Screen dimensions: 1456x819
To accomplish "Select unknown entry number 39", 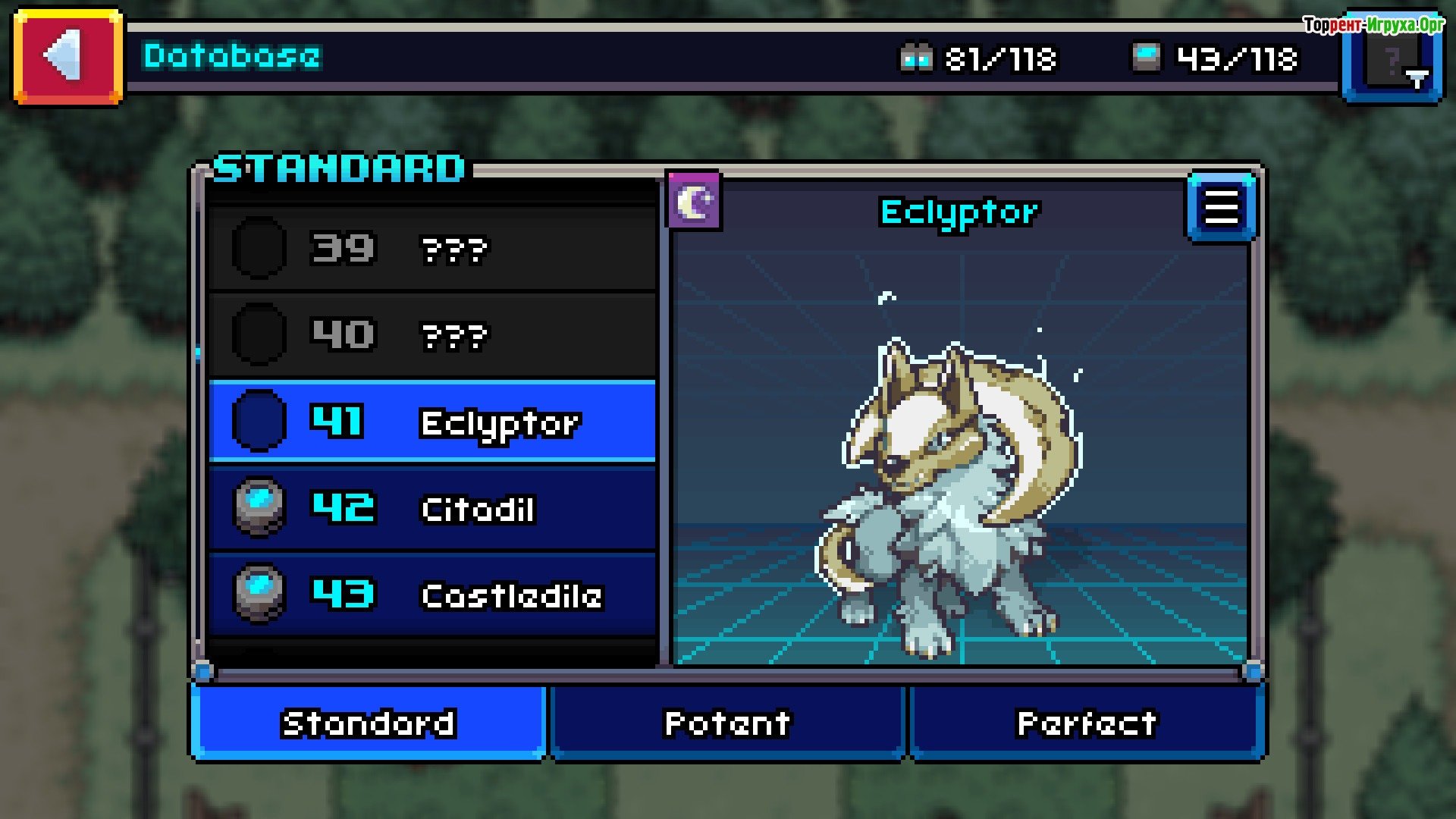I will pos(431,248).
